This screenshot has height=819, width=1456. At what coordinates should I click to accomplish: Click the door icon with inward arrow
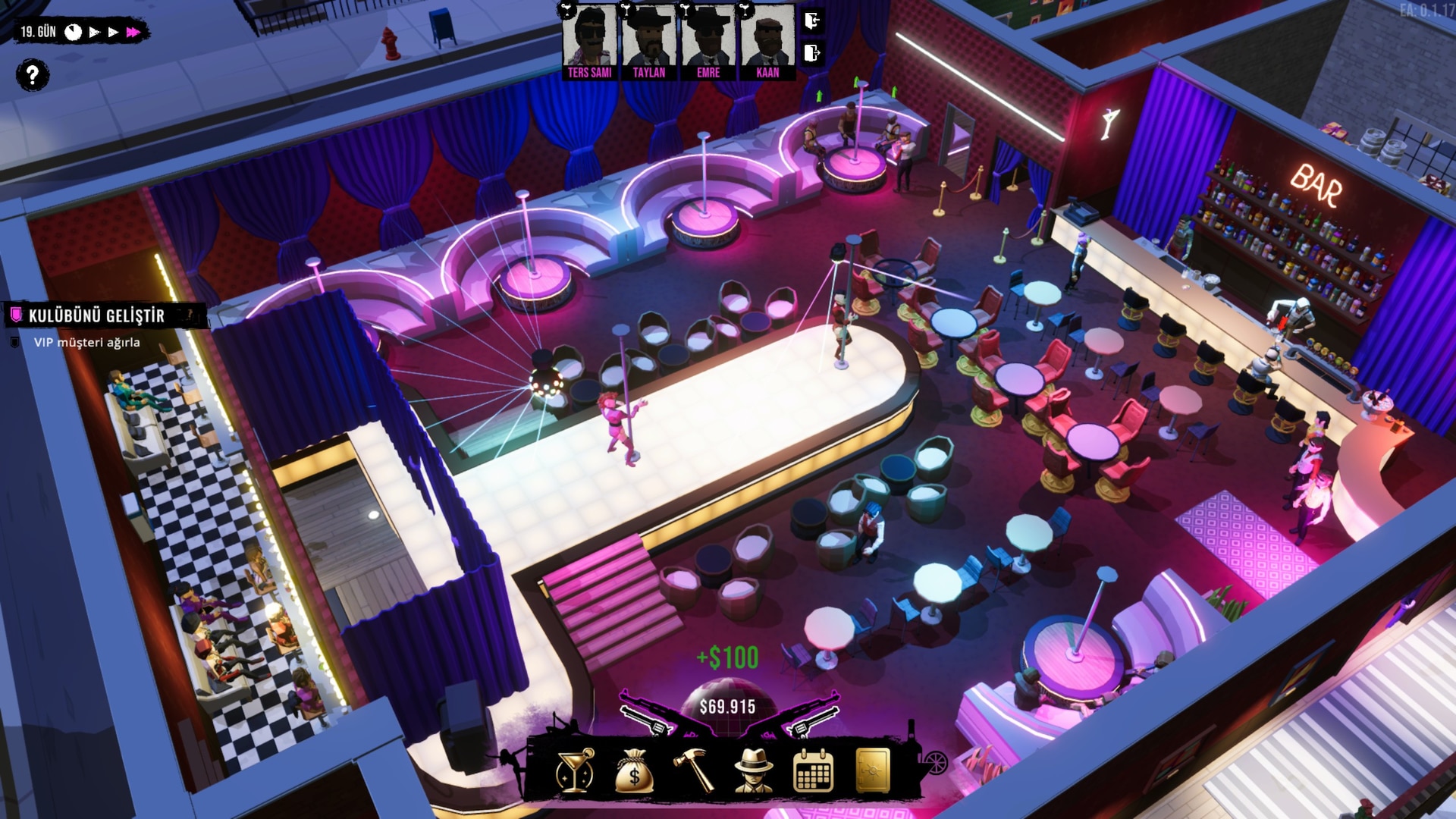point(812,20)
